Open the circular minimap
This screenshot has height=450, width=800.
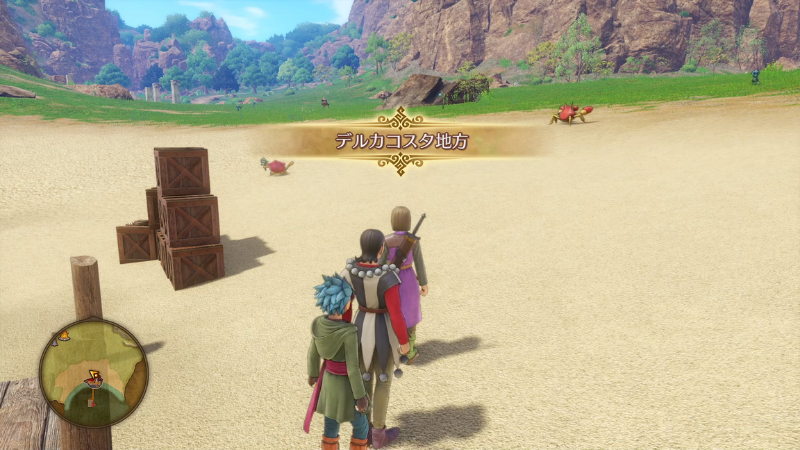tap(93, 373)
